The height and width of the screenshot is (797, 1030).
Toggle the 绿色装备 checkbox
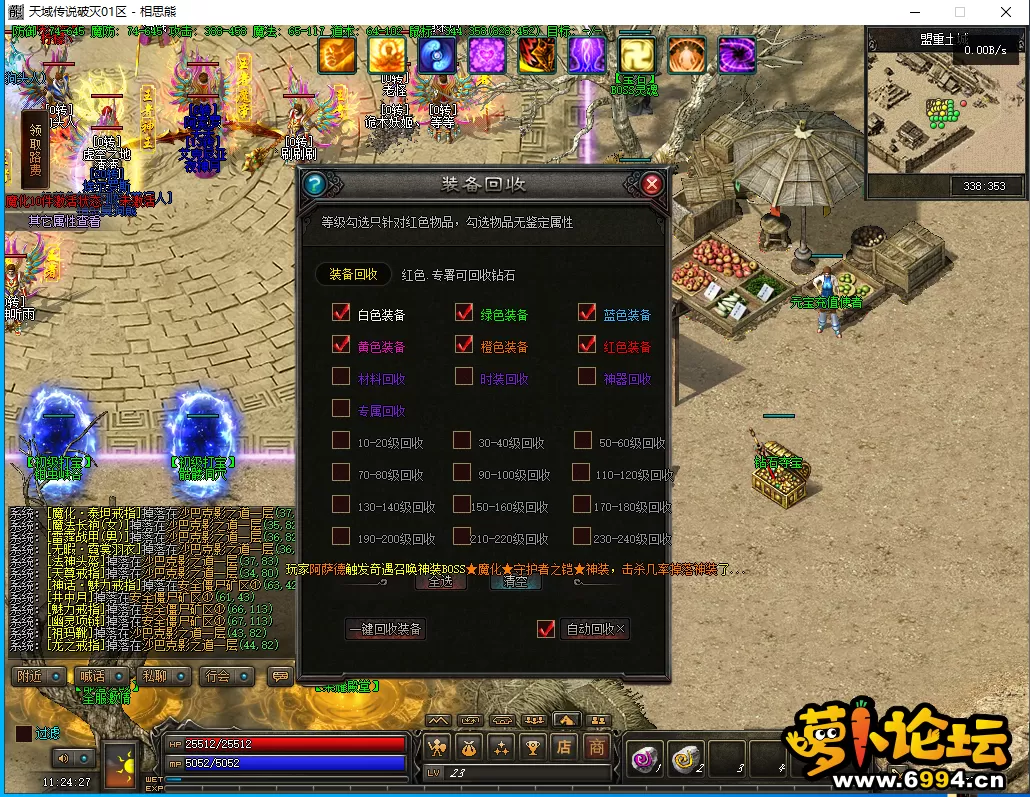464,314
